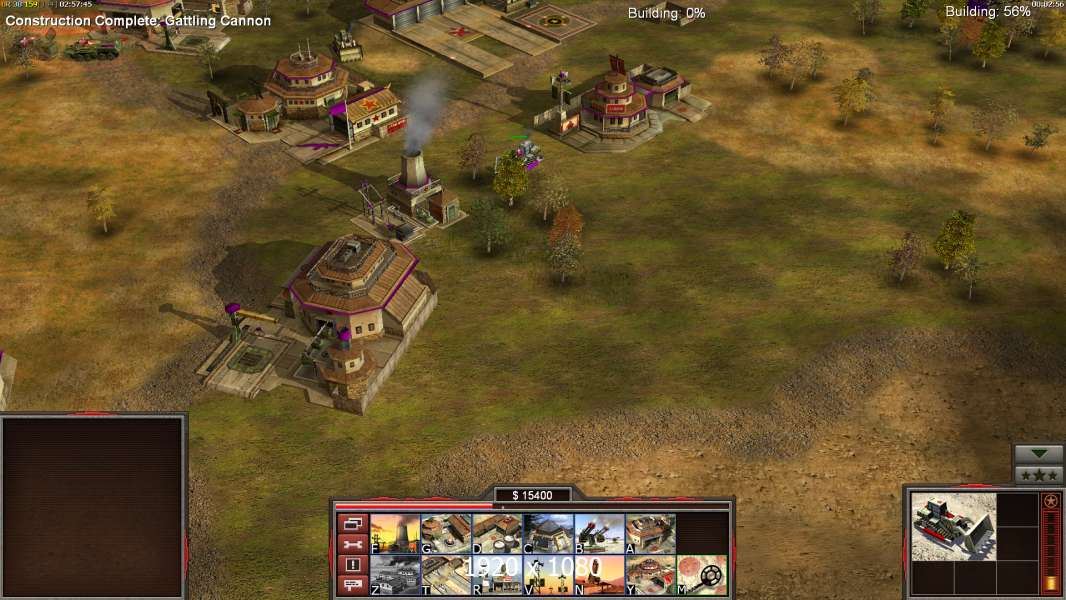Viewport: 1066px width, 600px height.
Task: Choose the War Factory build icon
Action: [x=650, y=534]
